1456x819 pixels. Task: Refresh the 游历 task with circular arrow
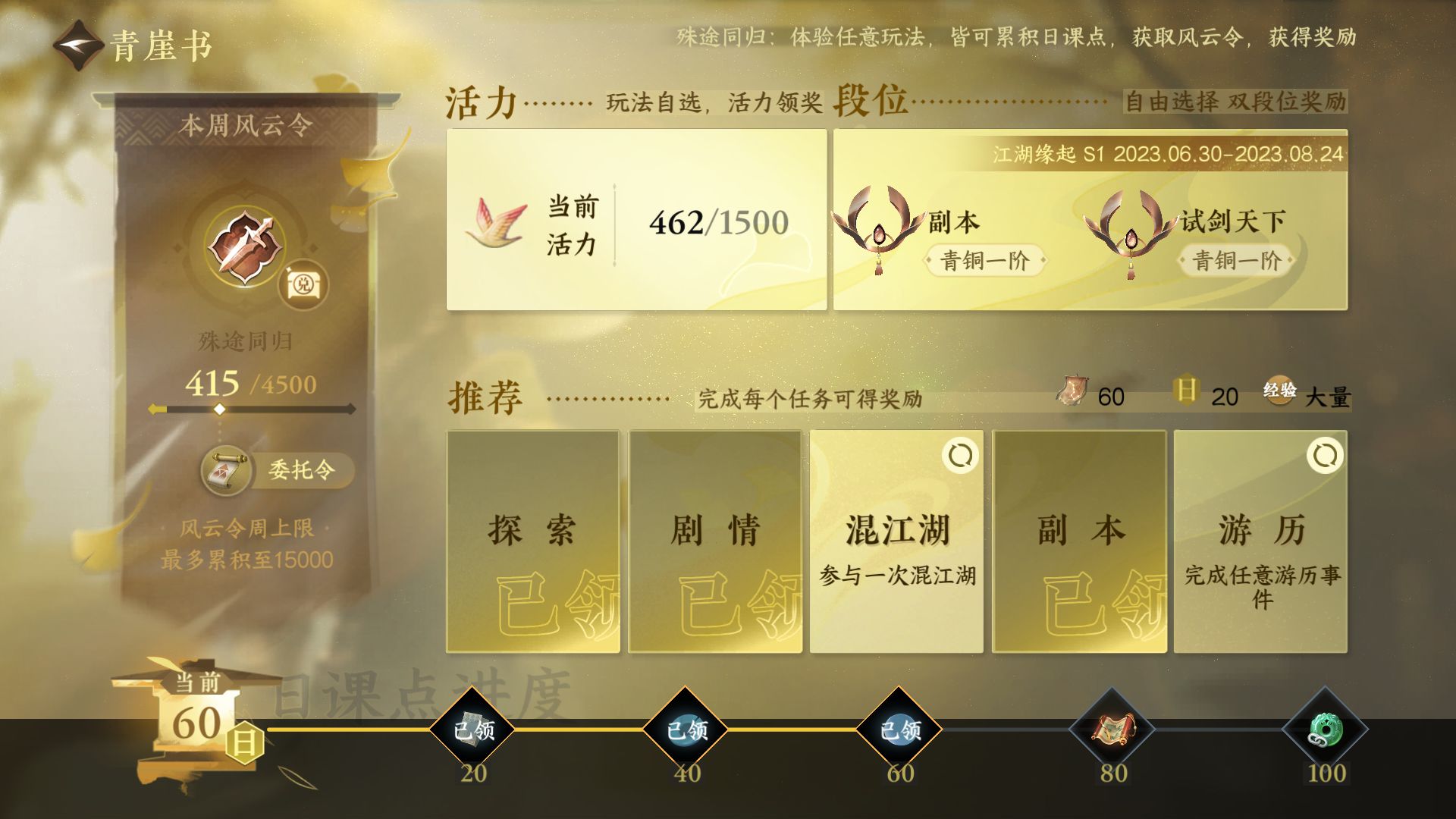click(x=1325, y=457)
